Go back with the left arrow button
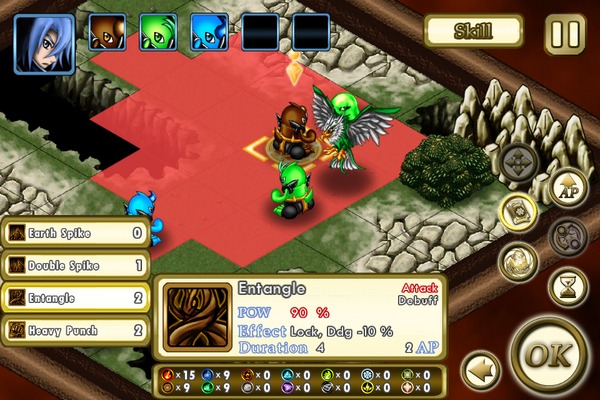The height and width of the screenshot is (400, 600). click(x=481, y=368)
